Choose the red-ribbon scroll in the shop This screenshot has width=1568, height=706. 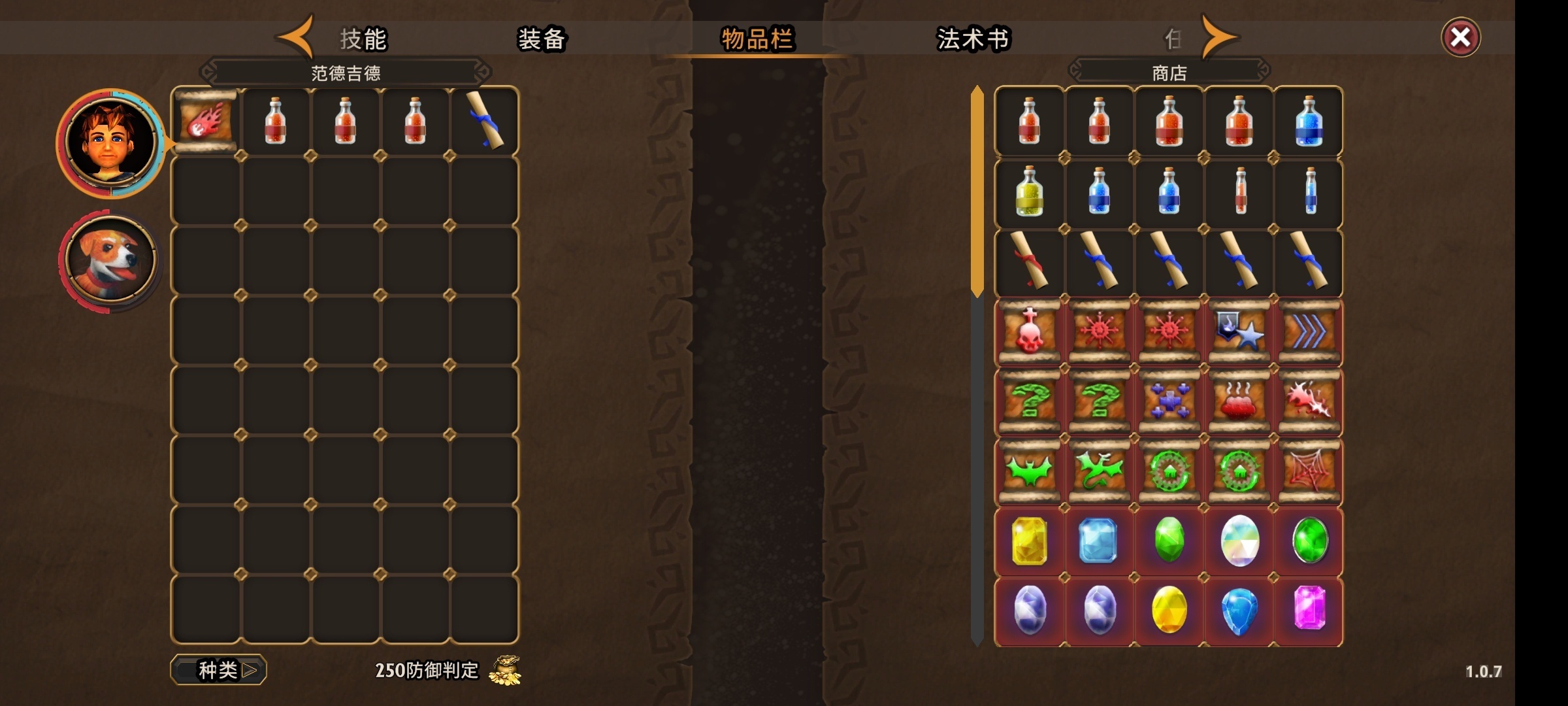coord(1030,261)
